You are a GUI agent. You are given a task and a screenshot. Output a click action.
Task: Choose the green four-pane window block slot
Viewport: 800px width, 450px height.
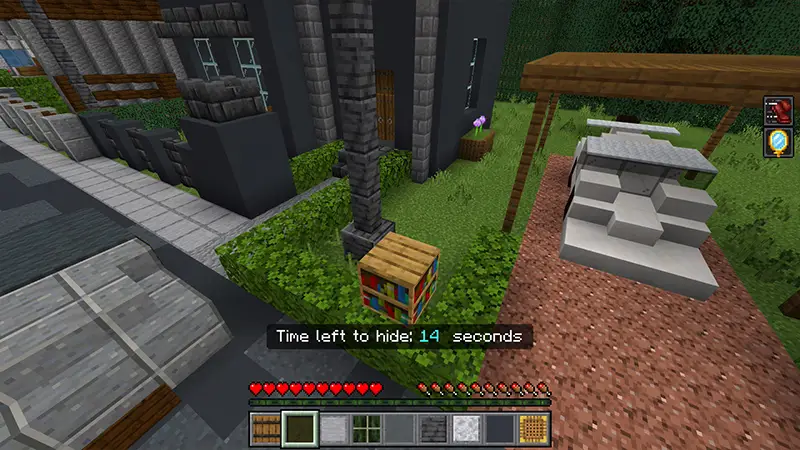(x=366, y=429)
